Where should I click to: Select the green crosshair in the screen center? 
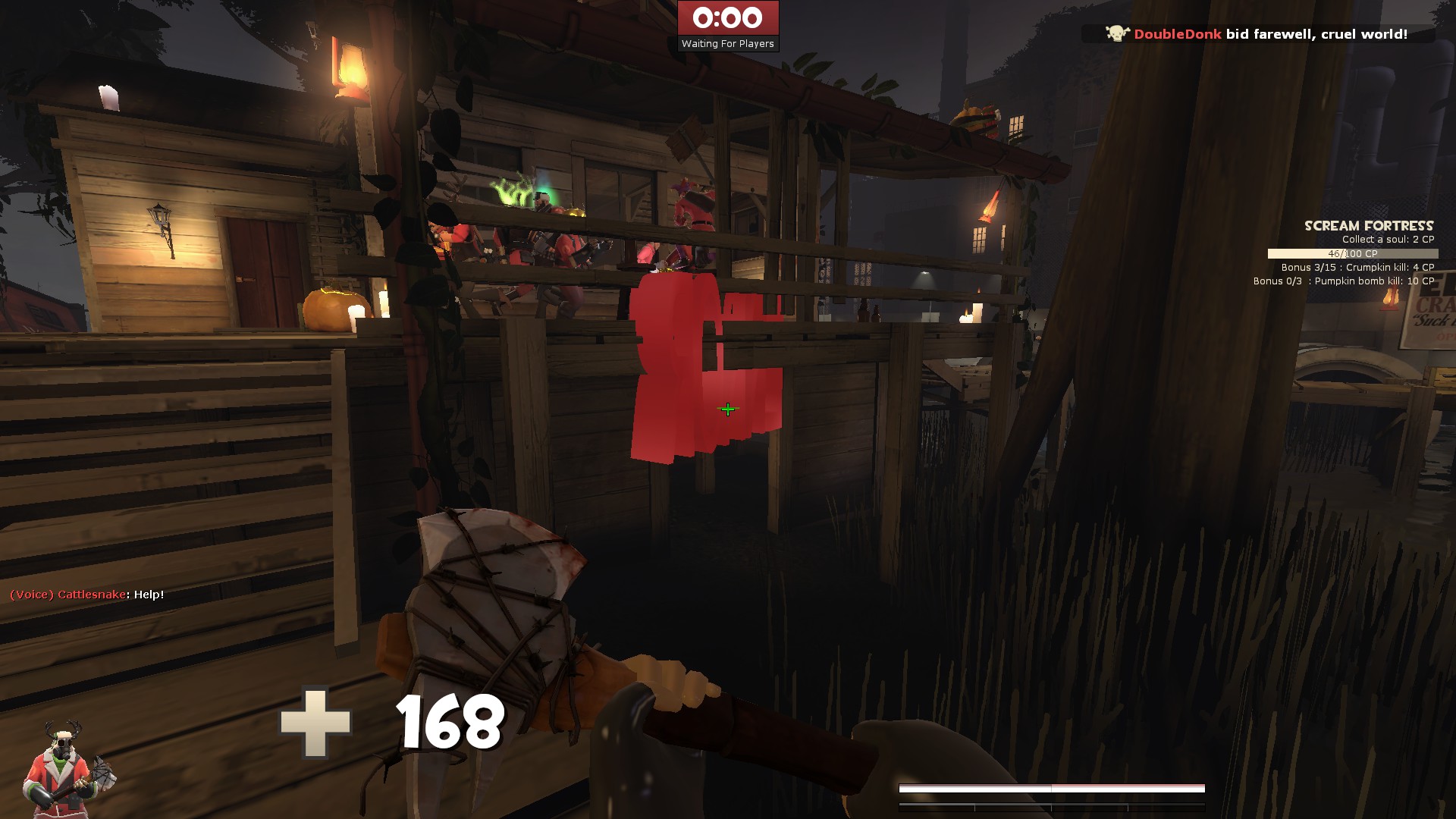(x=726, y=409)
